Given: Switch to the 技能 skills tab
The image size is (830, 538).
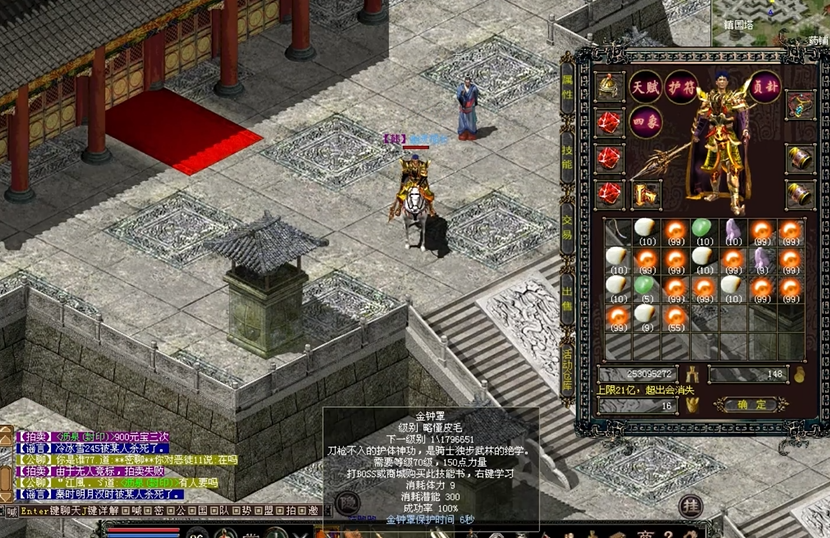Looking at the screenshot, I should point(568,158).
